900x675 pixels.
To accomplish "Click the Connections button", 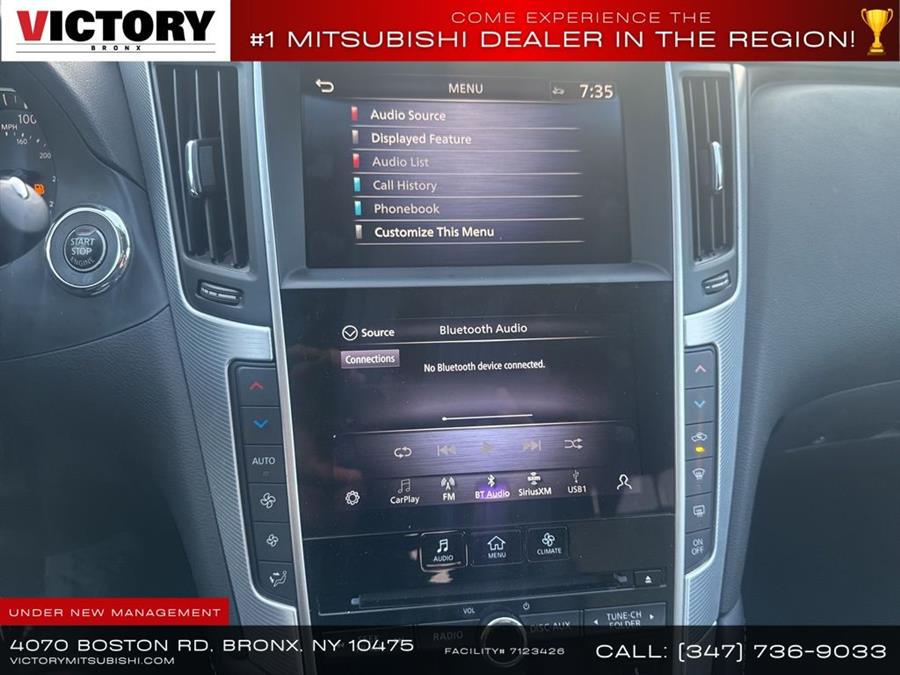I will 370,359.
